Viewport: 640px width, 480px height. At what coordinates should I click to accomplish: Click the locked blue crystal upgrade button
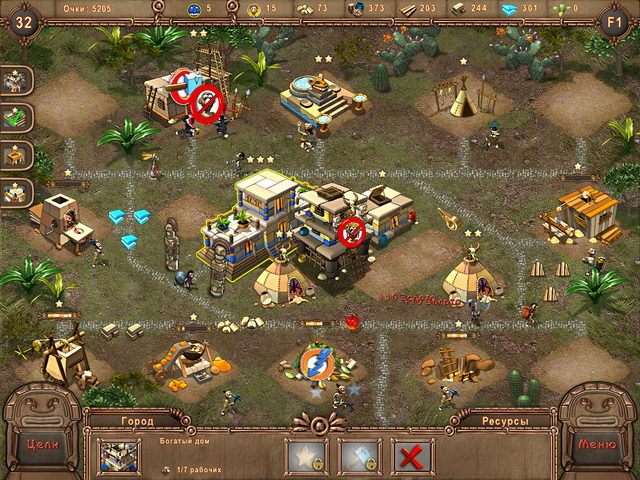point(360,456)
